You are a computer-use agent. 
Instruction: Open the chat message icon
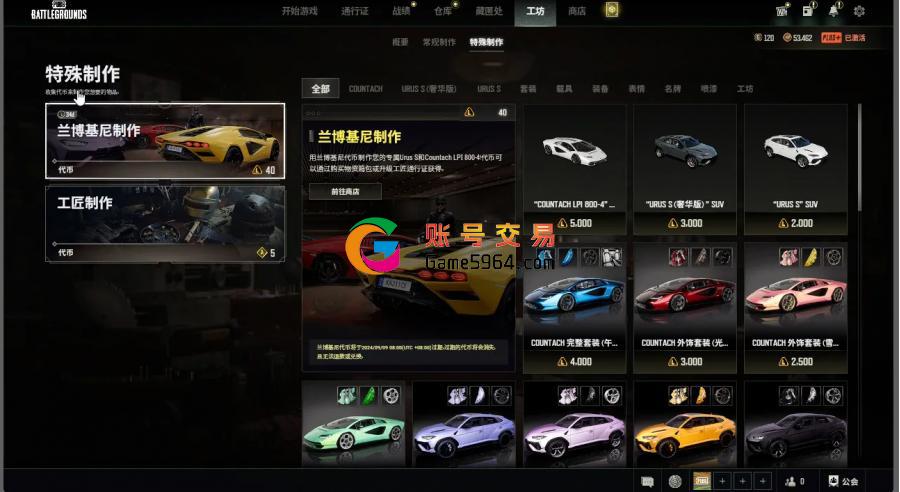click(647, 481)
